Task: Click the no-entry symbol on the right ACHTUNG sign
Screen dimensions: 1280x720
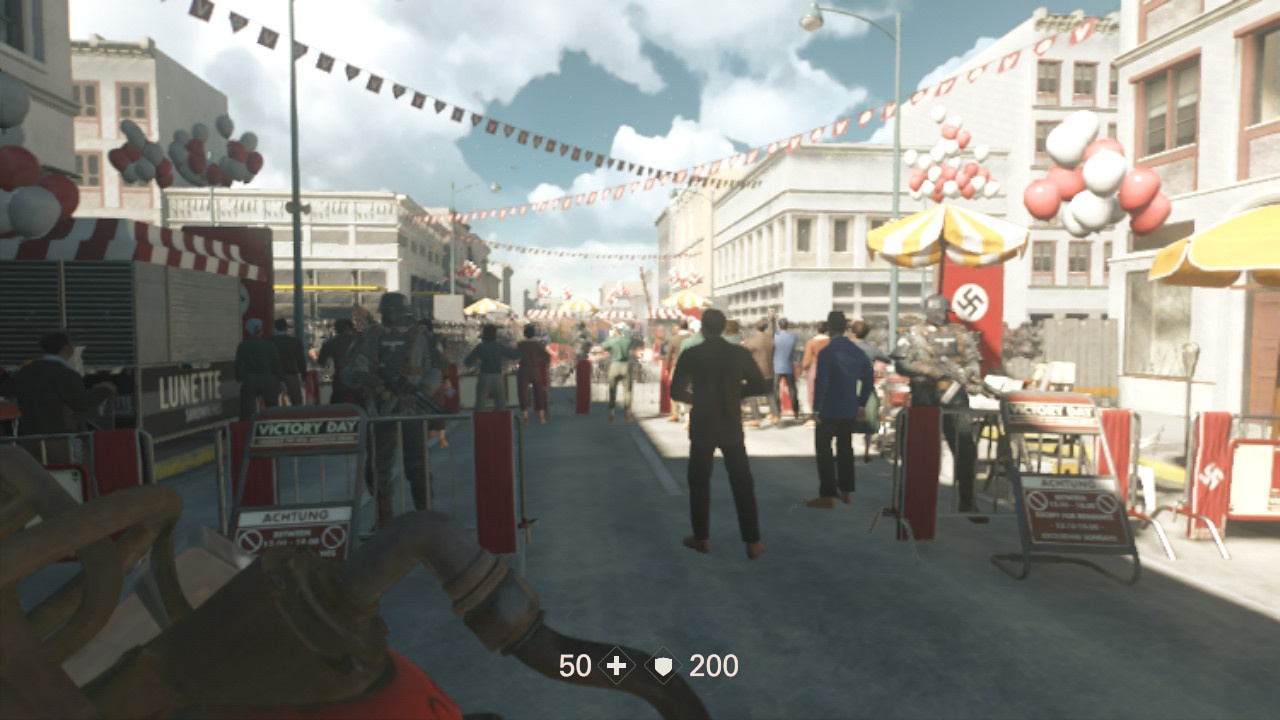Action: click(1038, 500)
